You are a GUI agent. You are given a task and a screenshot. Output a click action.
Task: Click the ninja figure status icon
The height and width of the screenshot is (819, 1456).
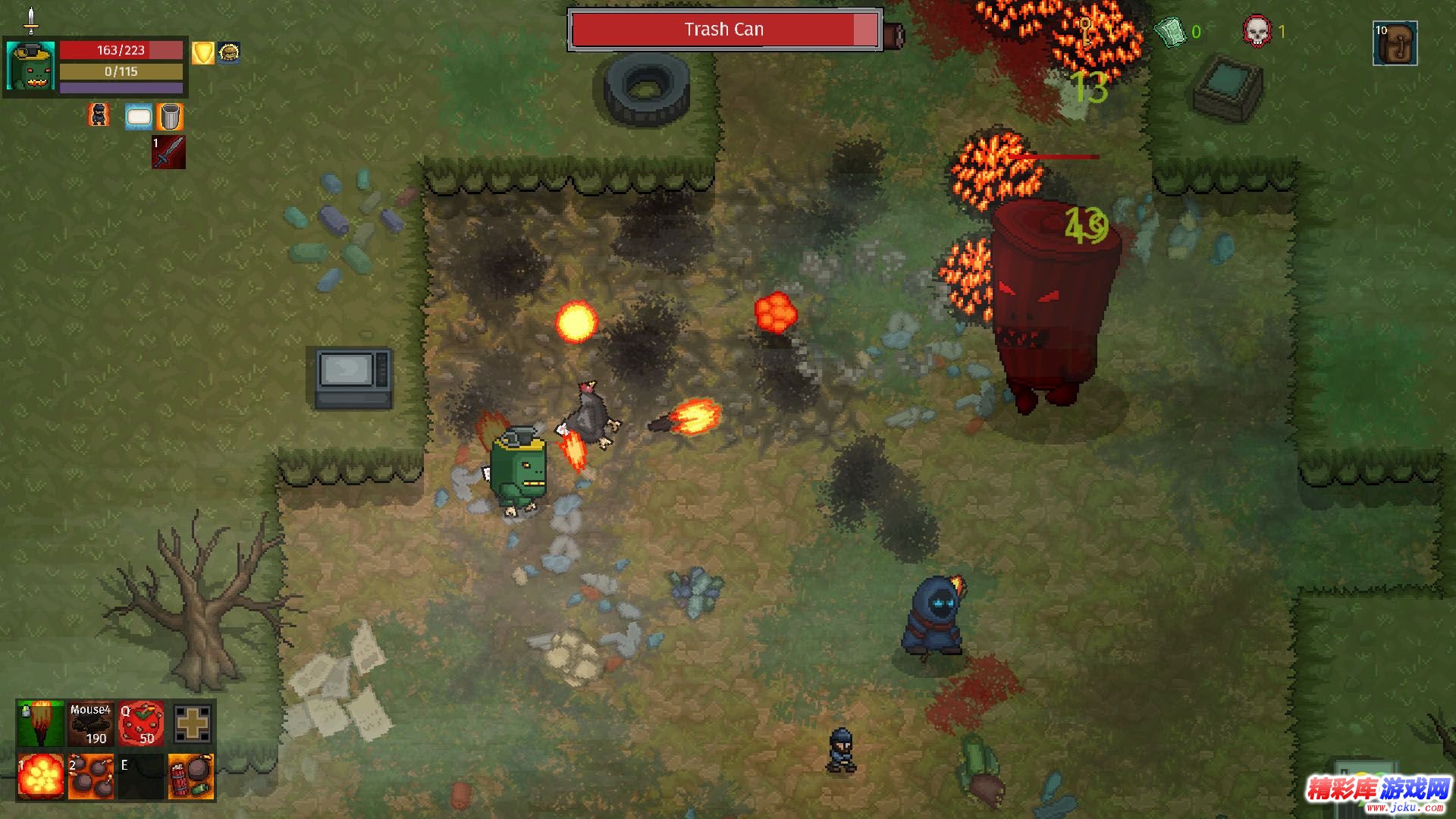99,115
